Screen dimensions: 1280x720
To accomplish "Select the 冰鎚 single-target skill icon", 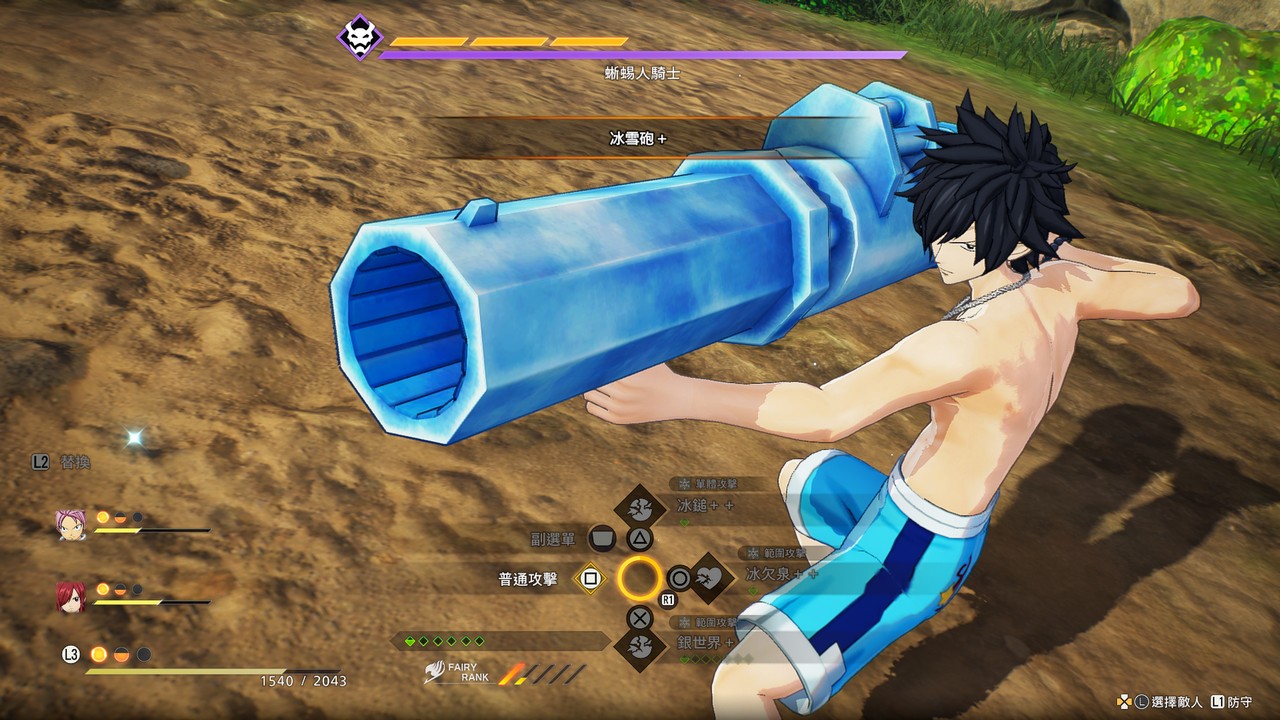I will coord(640,508).
